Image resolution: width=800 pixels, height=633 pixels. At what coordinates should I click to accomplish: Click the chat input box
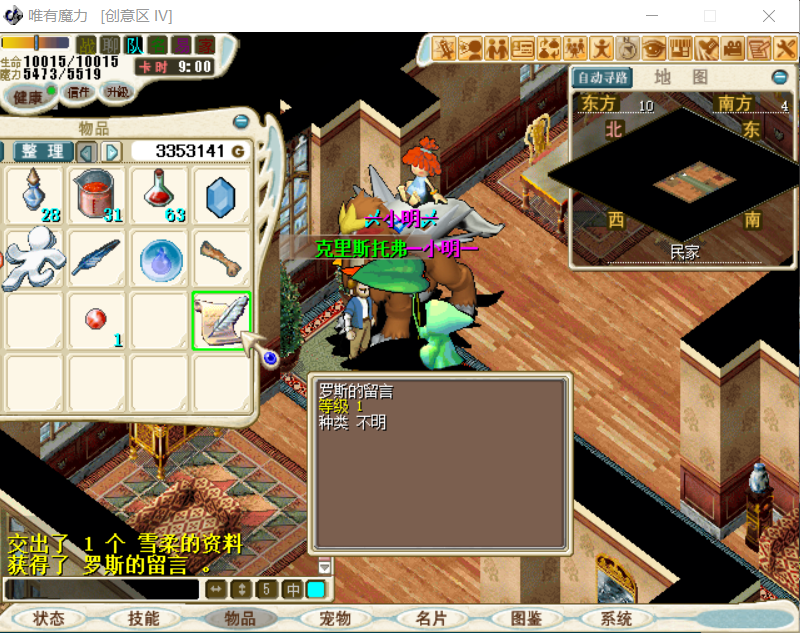pyautogui.click(x=102, y=589)
